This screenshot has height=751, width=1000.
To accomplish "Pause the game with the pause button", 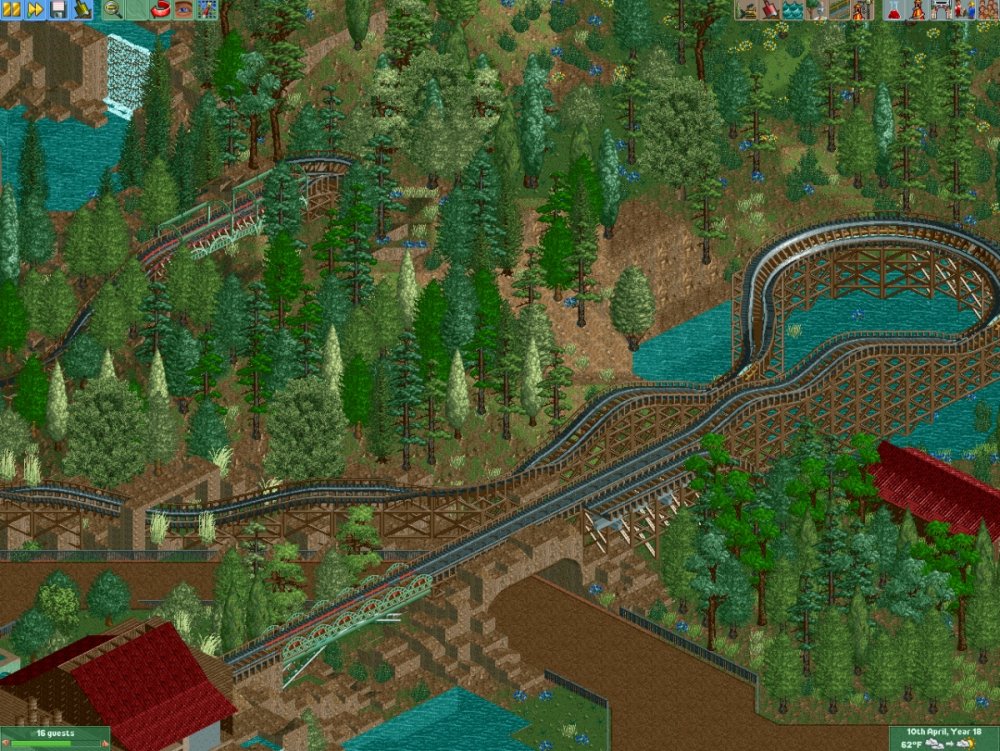I will coord(12,10).
